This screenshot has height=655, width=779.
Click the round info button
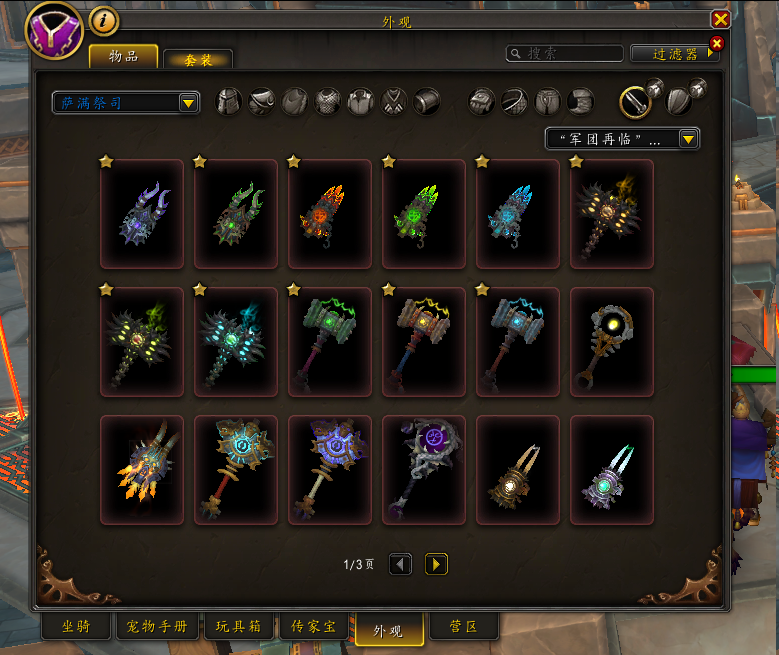104,19
